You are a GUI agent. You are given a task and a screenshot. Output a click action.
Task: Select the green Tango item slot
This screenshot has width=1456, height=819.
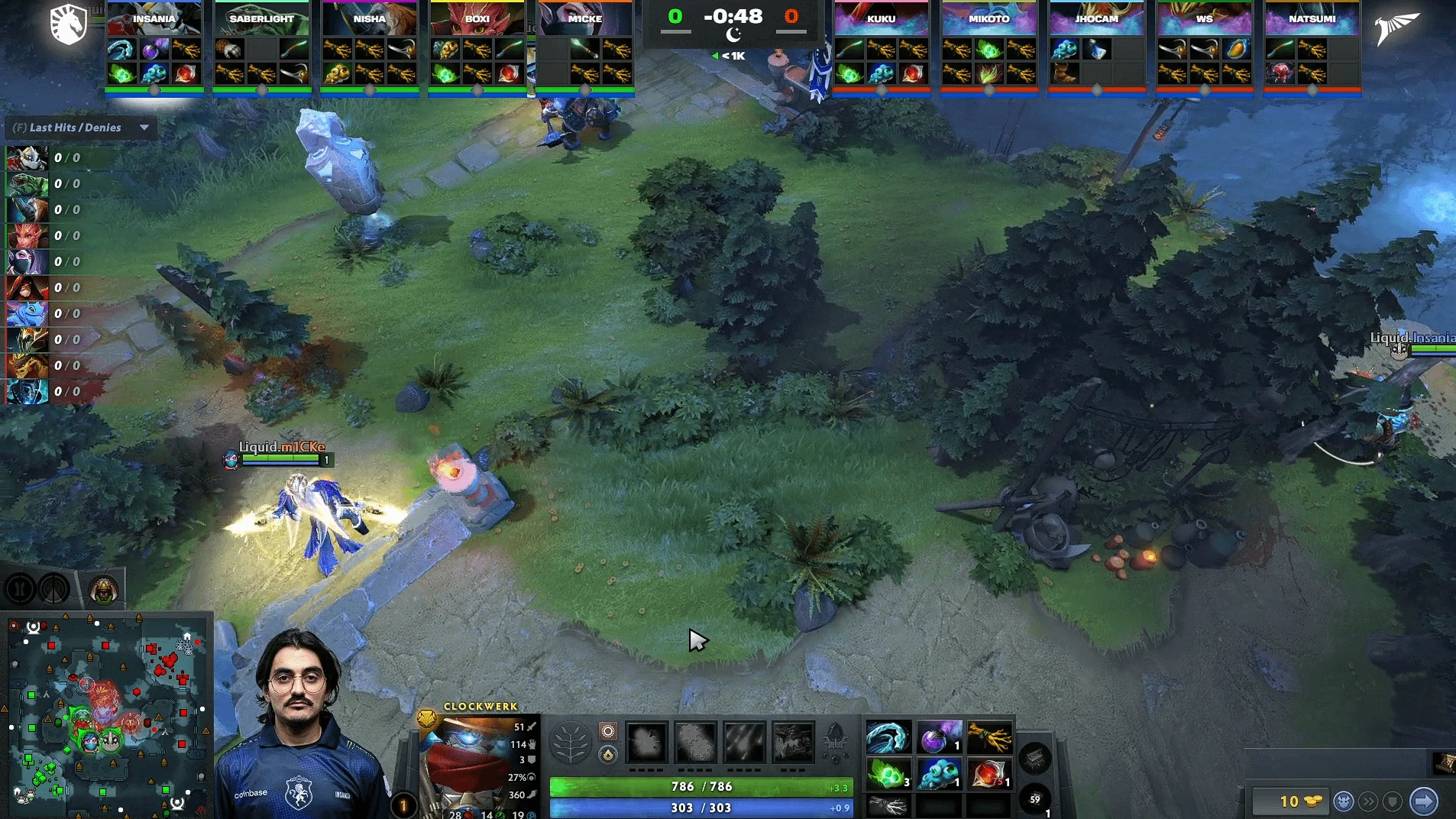[x=888, y=775]
